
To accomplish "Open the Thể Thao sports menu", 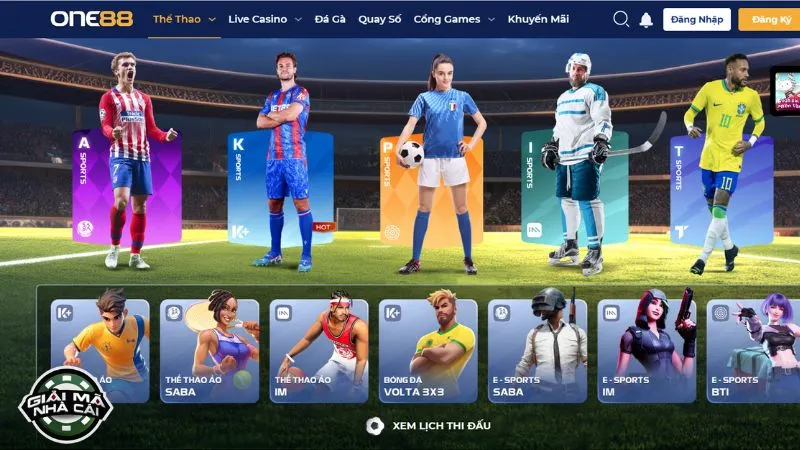I will (181, 19).
